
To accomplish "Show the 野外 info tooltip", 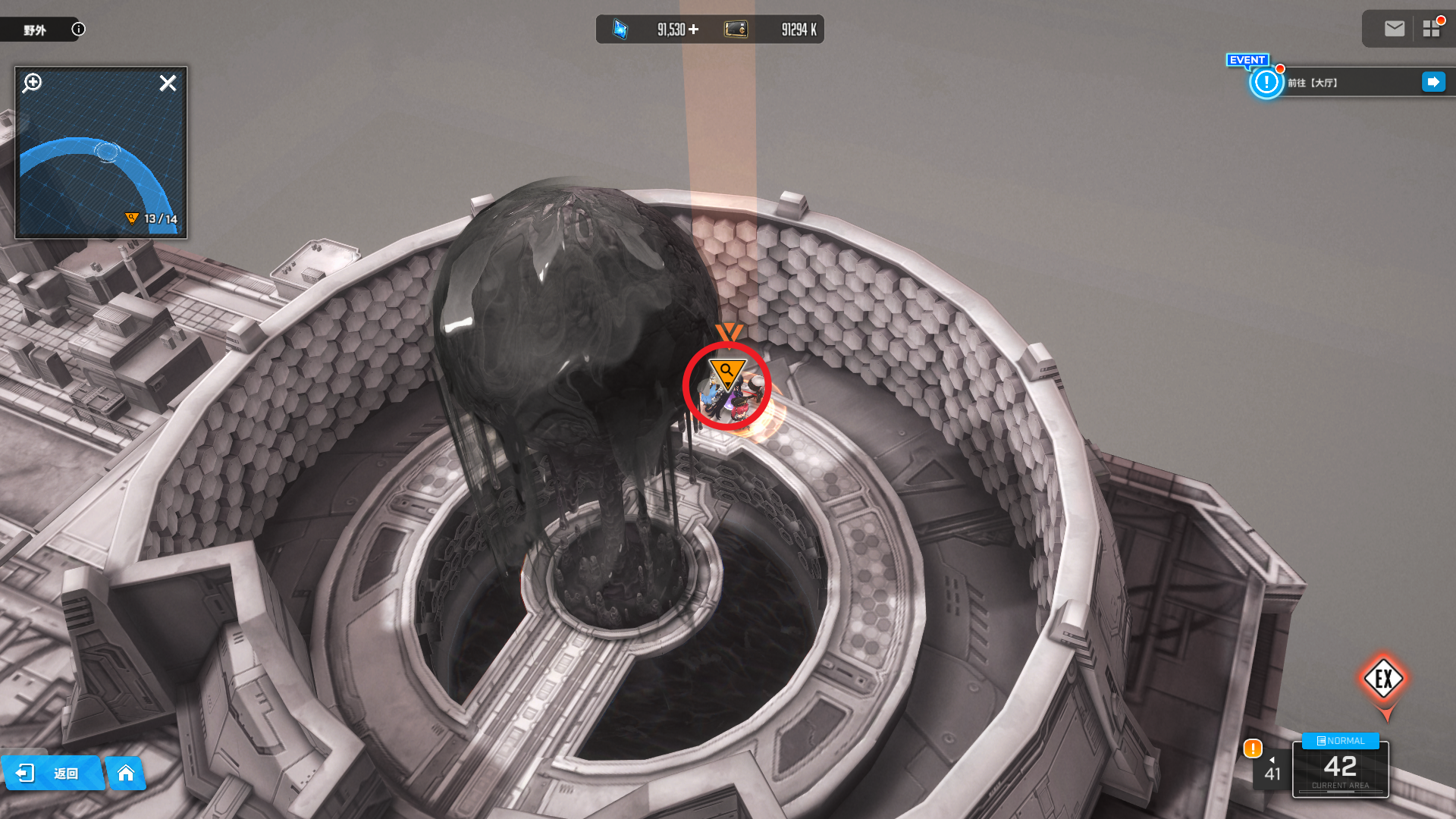I will pyautogui.click(x=78, y=29).
